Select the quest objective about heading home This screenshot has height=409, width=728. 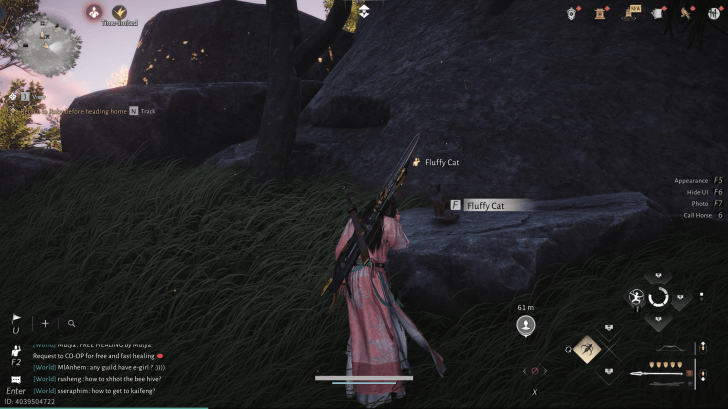click(70, 111)
